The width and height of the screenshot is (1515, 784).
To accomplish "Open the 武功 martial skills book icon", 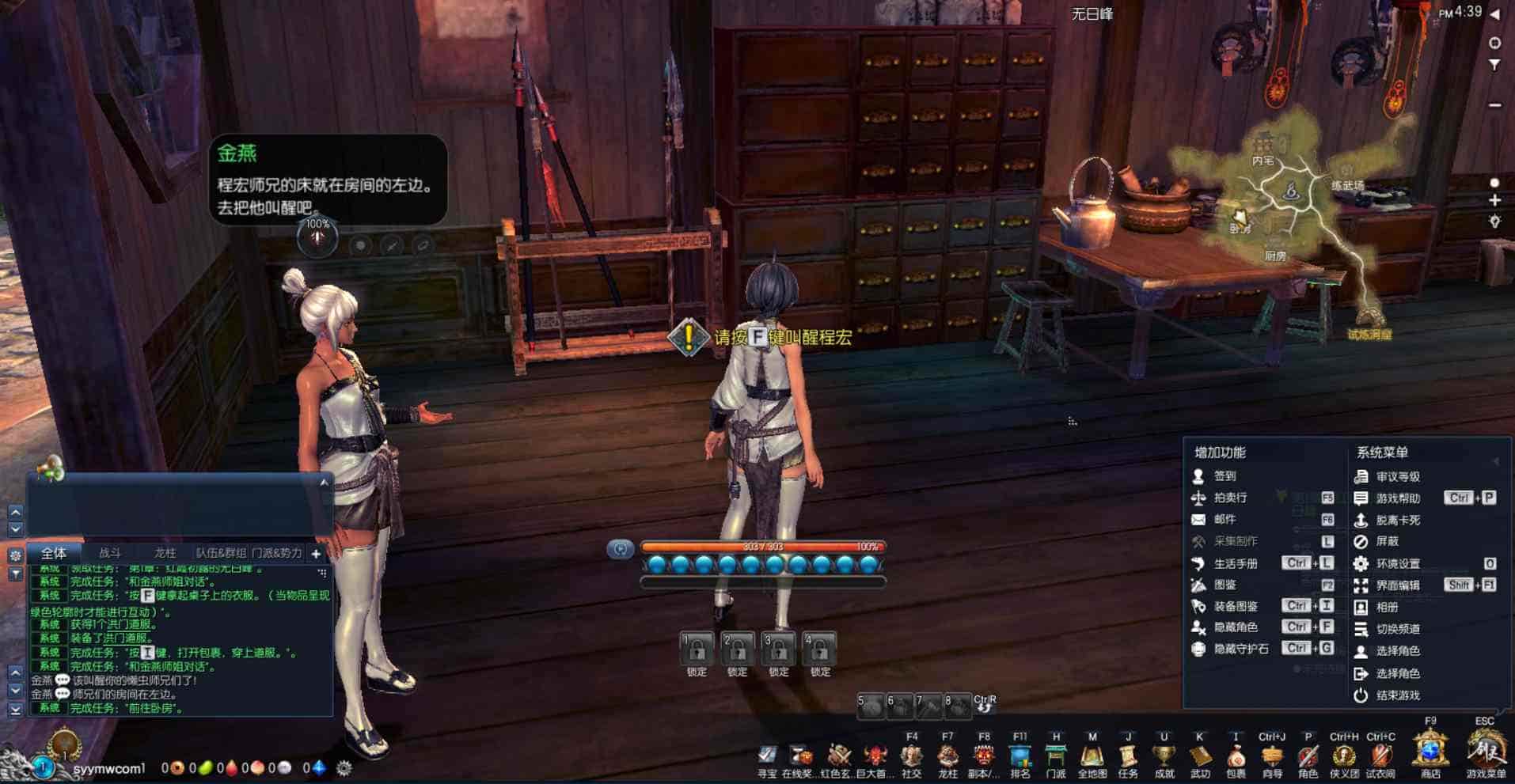I will click(1200, 758).
